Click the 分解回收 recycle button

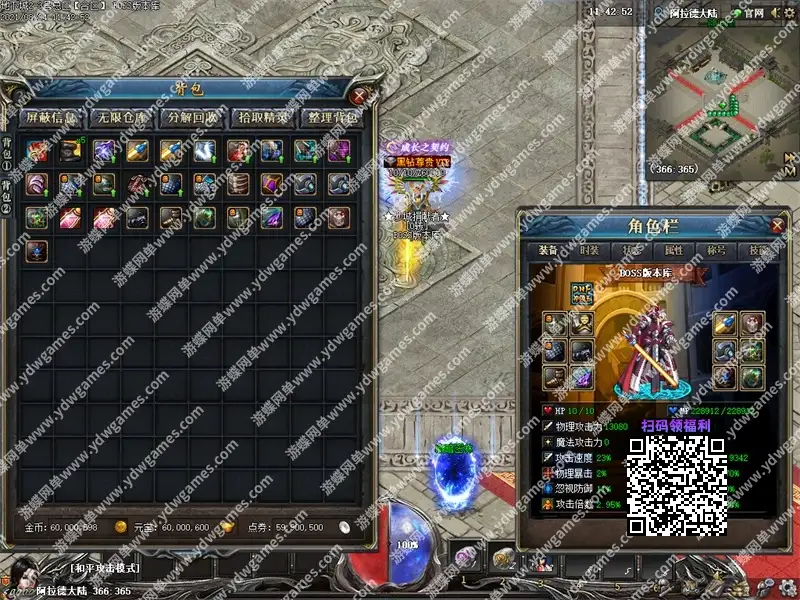(x=192, y=117)
